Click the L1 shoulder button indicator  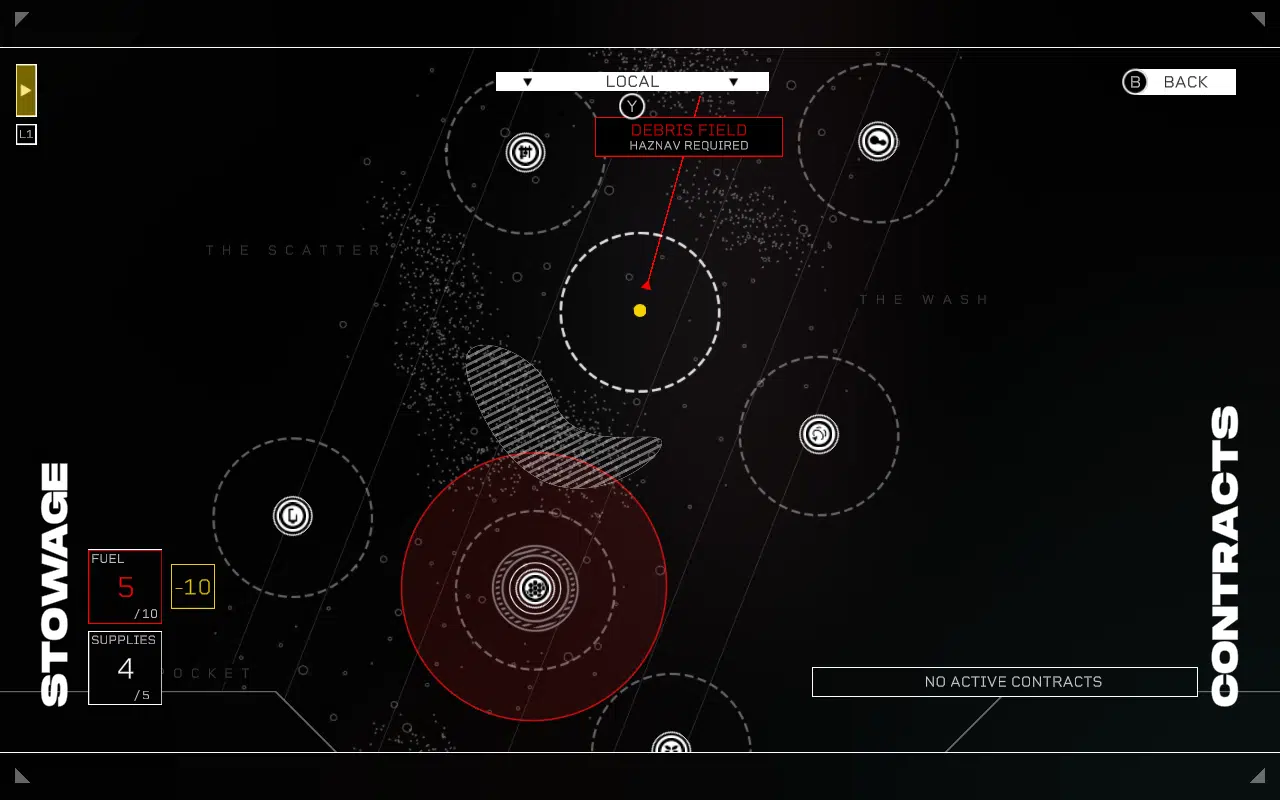click(x=26, y=133)
